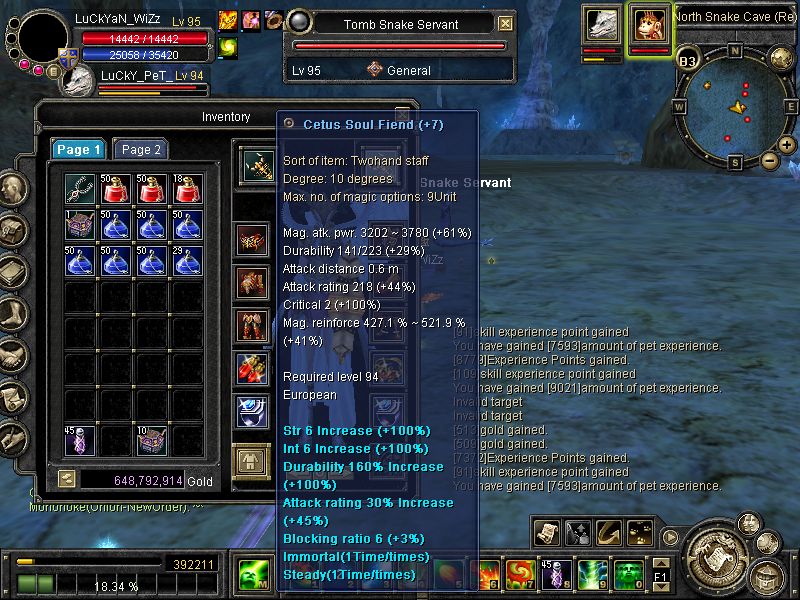The image size is (800, 600).
Task: Select the white wolf pet portrait
Action: click(602, 24)
